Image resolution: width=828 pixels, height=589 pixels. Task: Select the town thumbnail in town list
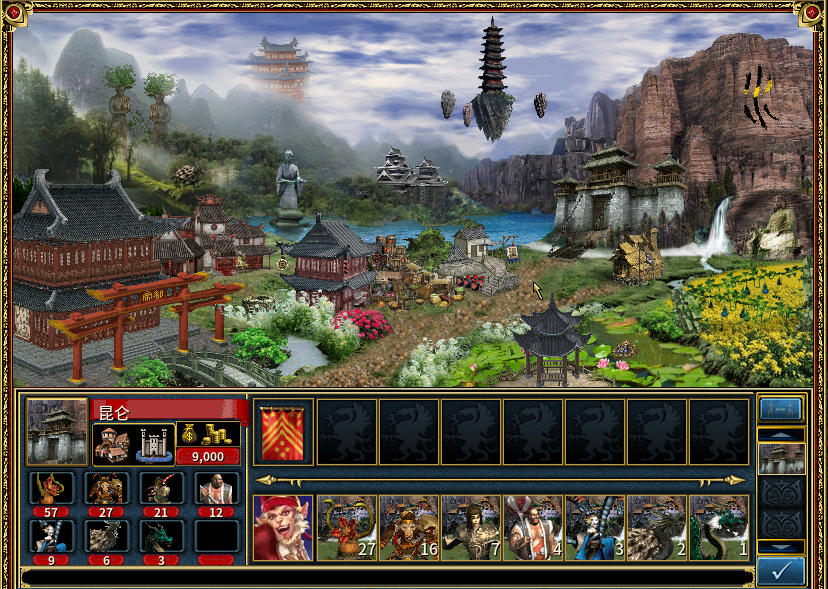click(x=781, y=458)
